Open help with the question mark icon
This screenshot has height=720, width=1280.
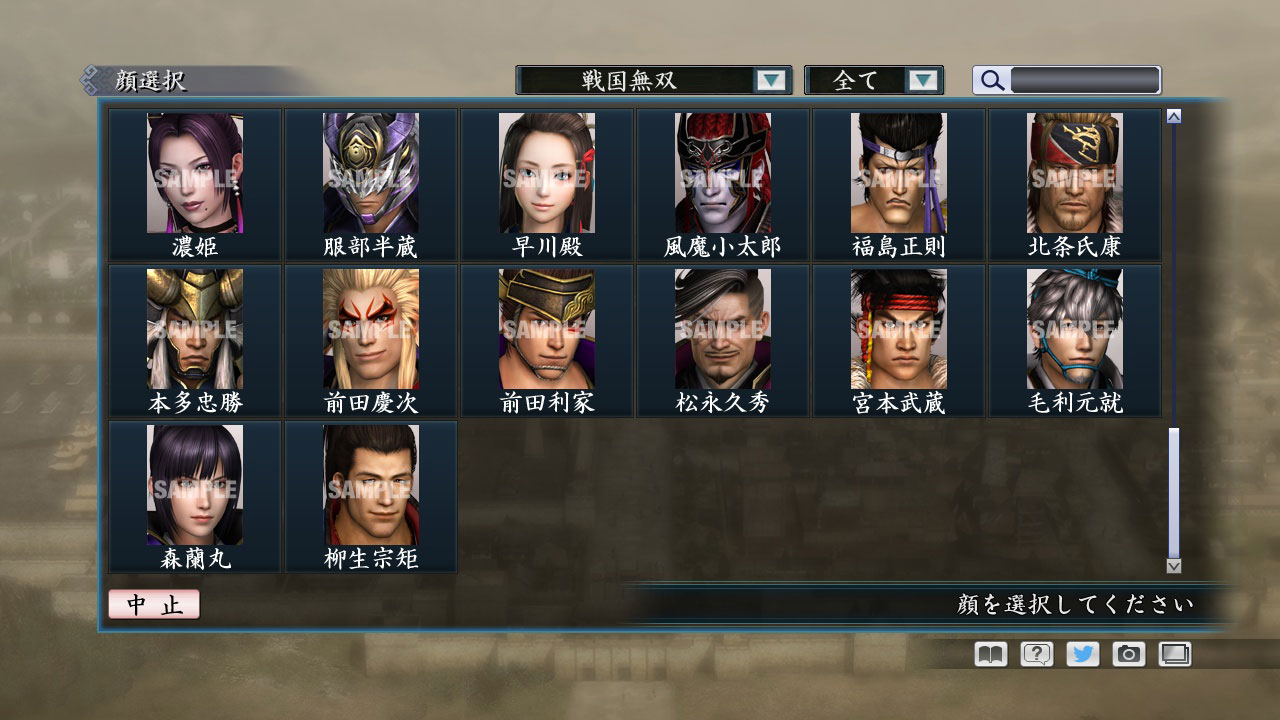pos(1035,654)
